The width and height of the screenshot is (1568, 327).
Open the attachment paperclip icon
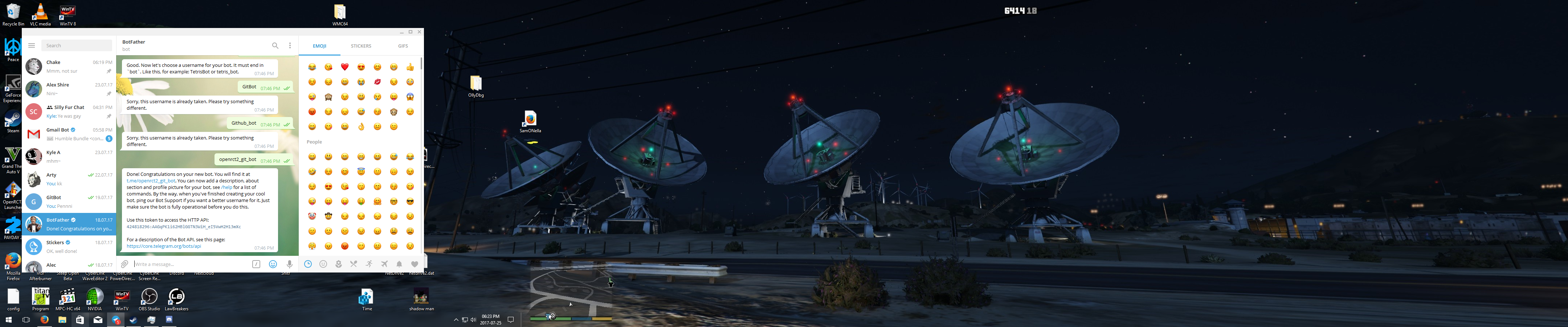click(x=124, y=264)
